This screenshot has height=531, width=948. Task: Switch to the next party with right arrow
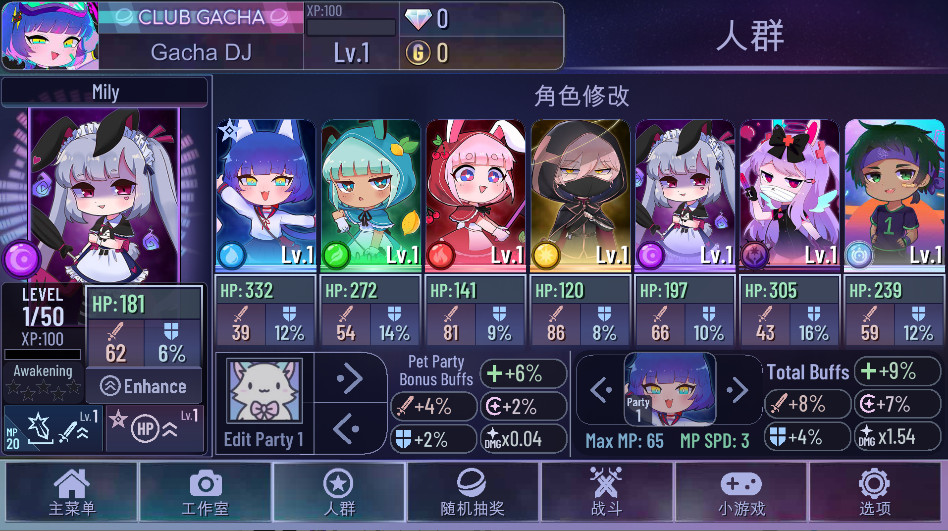click(x=737, y=389)
